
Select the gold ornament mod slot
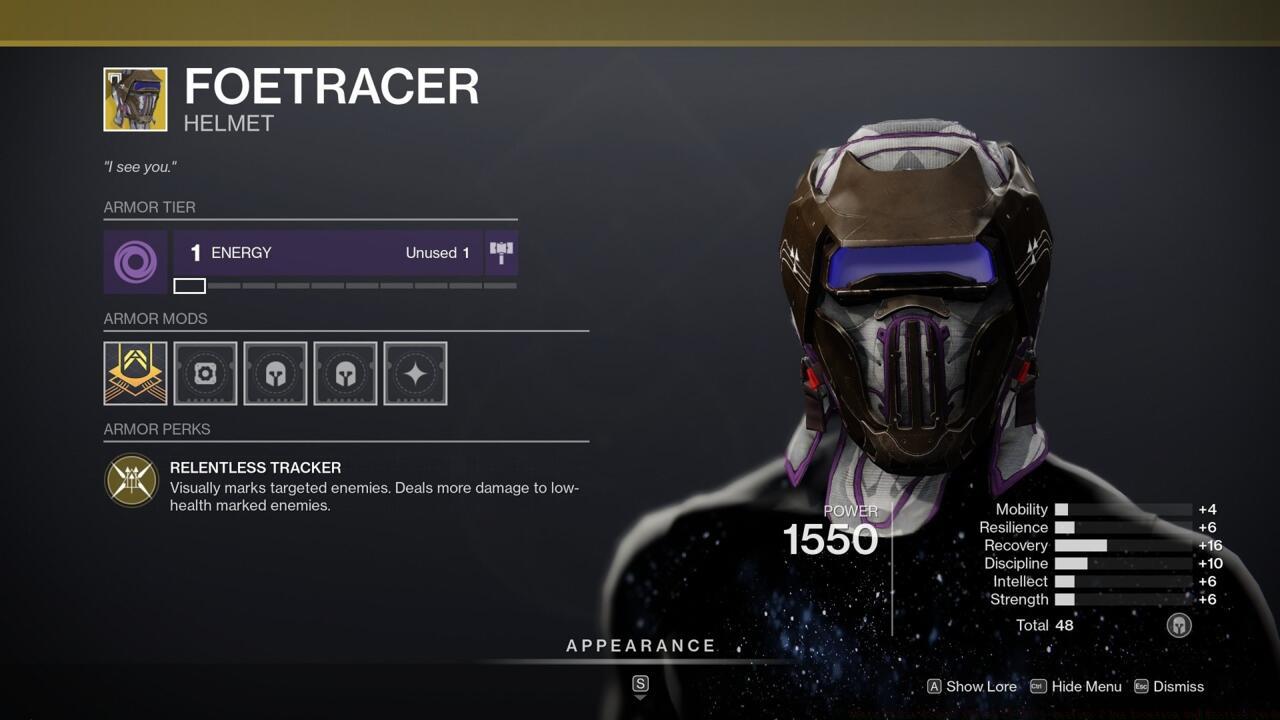(135, 373)
